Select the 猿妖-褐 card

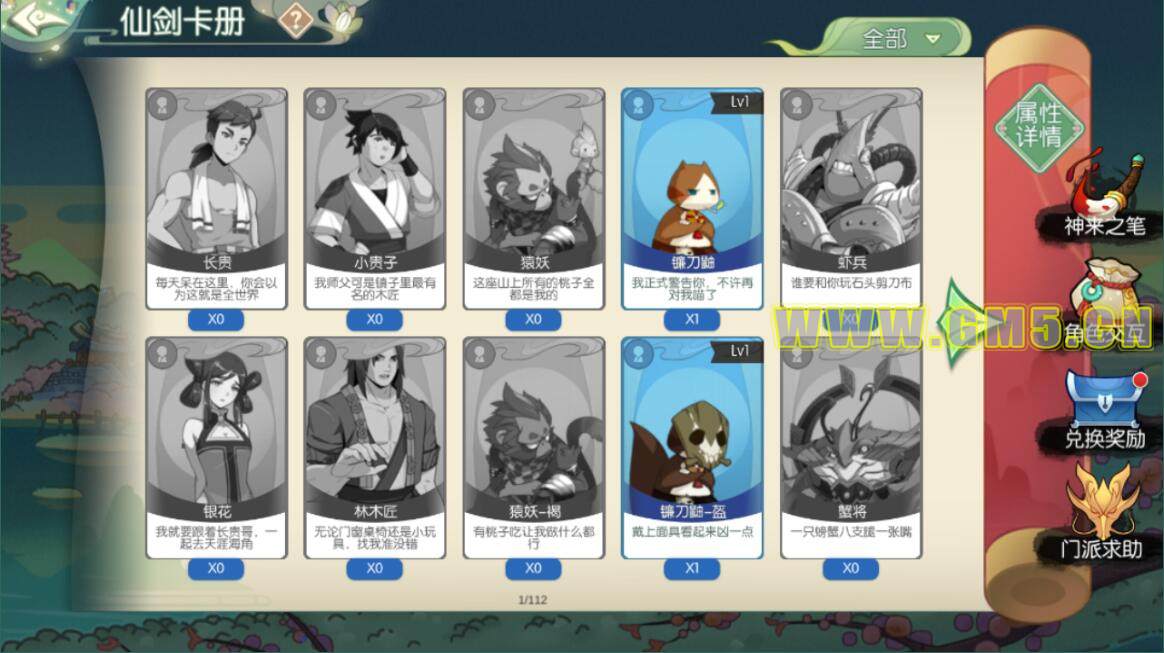point(534,445)
